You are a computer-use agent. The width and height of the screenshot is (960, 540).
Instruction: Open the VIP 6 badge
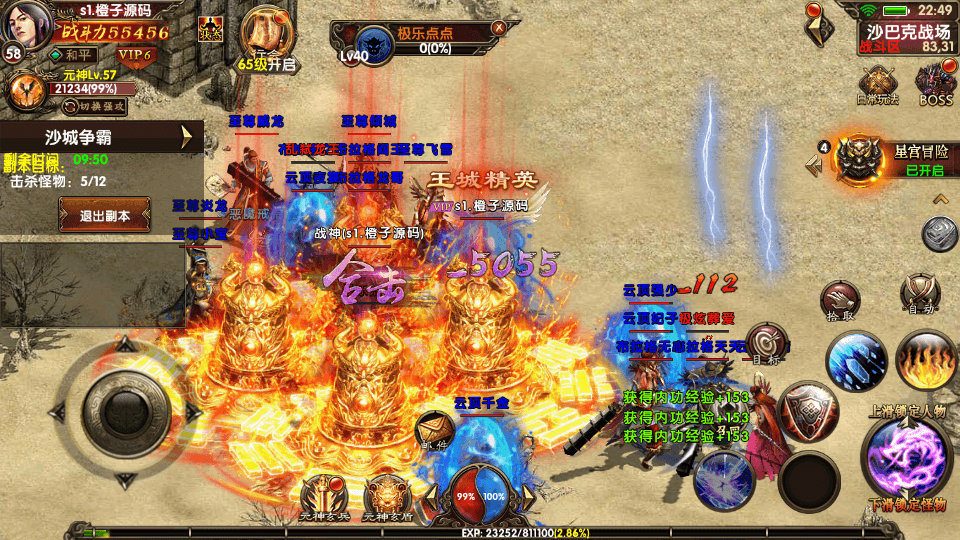[131, 54]
